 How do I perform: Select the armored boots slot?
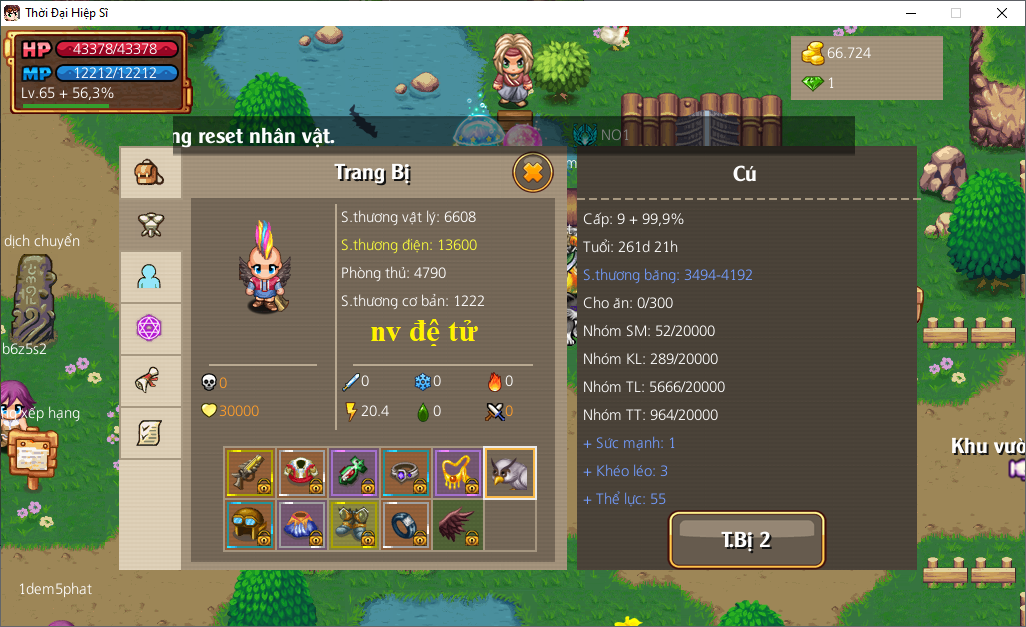354,525
